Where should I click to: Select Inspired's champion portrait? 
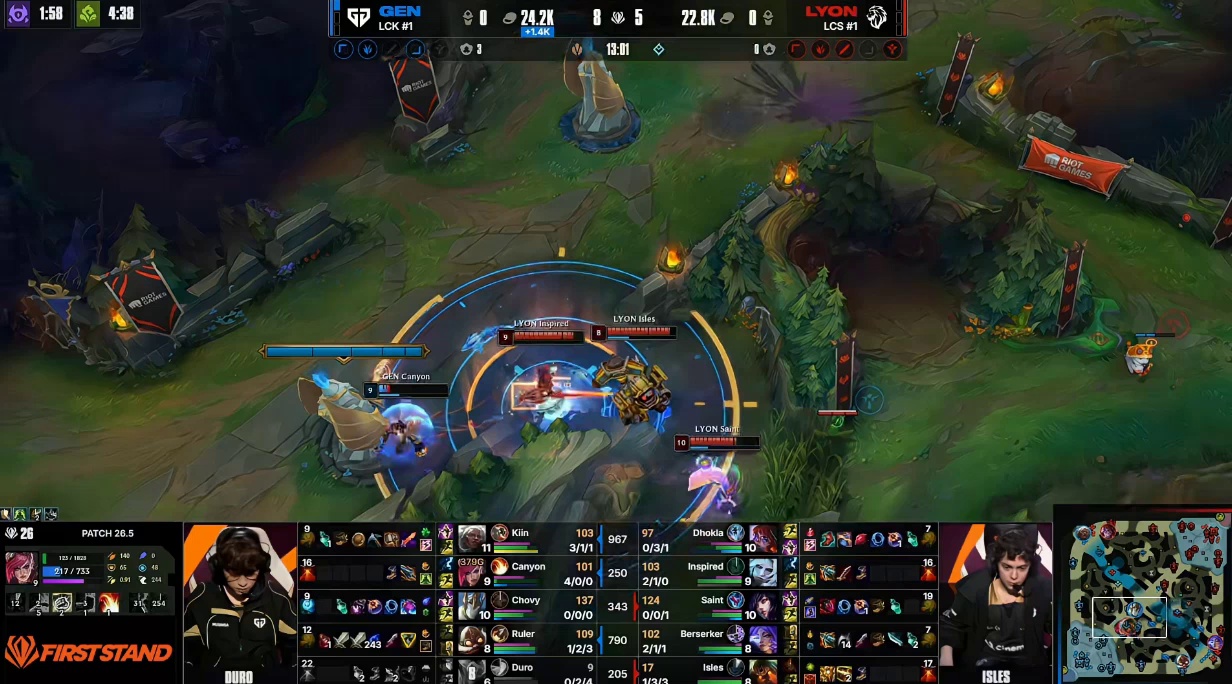coord(763,572)
